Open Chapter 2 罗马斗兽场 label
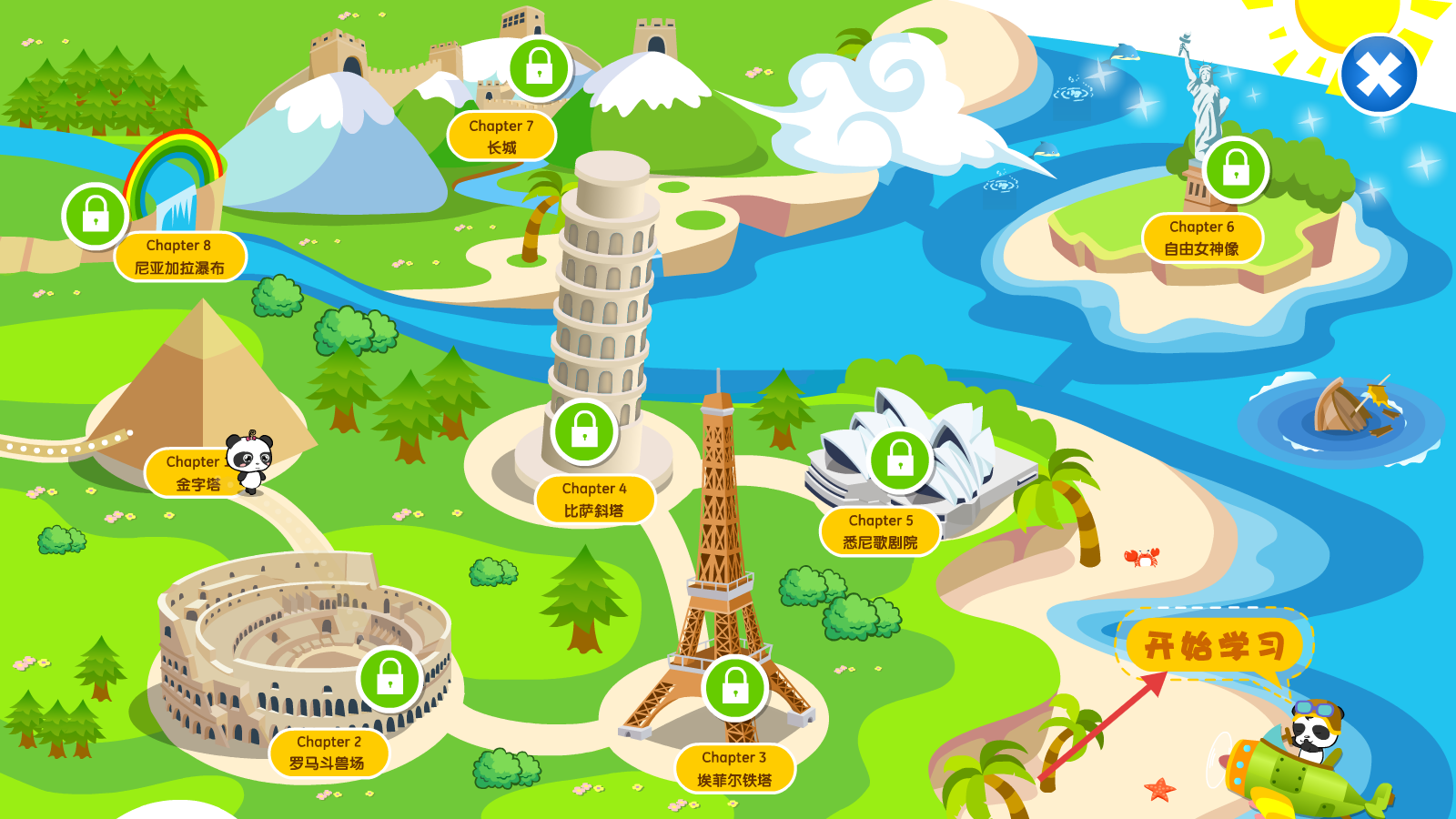The width and height of the screenshot is (1456, 819). 329,753
